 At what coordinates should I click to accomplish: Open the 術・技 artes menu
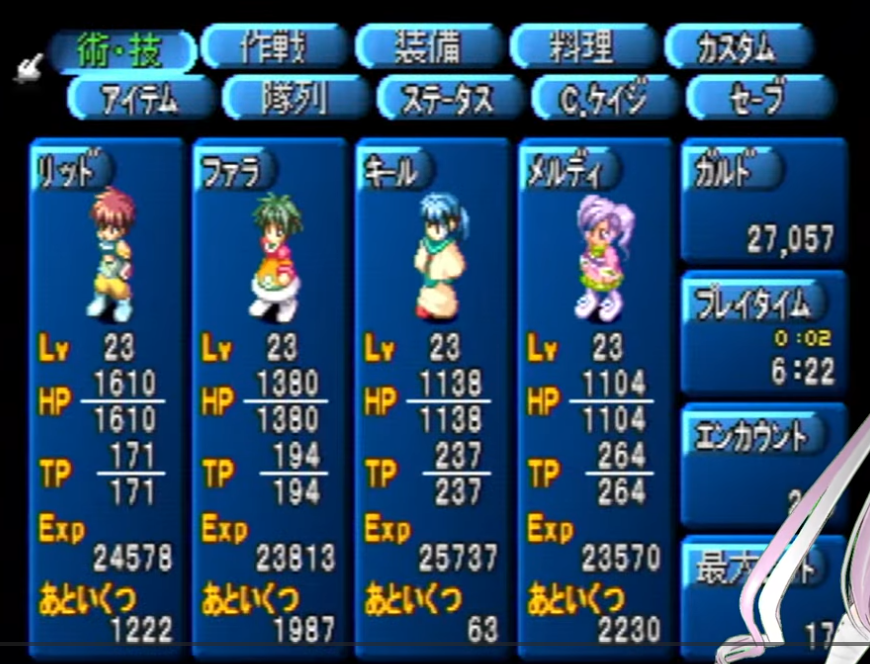coord(122,49)
